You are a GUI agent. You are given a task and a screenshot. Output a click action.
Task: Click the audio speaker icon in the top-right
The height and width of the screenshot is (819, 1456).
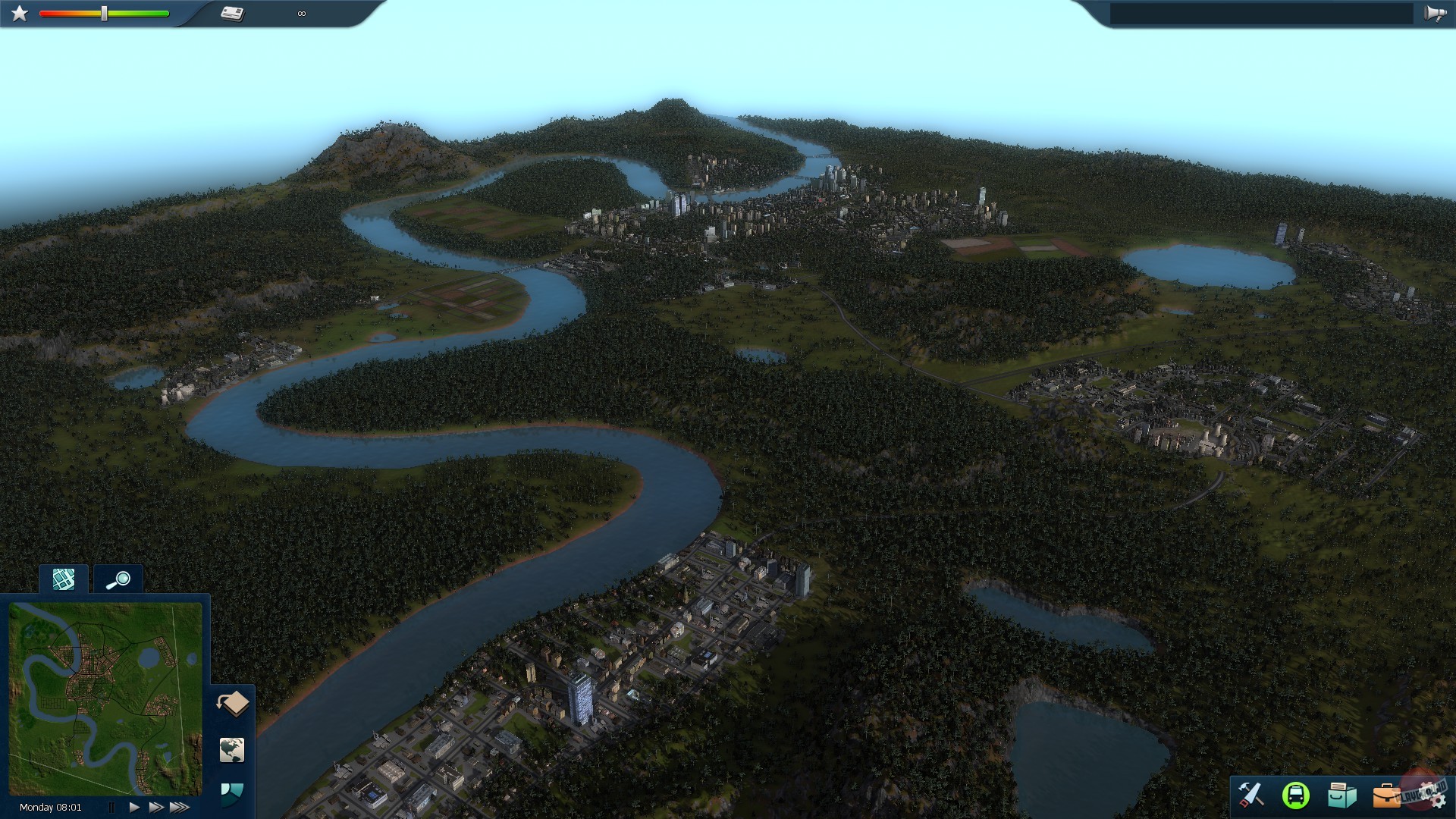(1436, 13)
